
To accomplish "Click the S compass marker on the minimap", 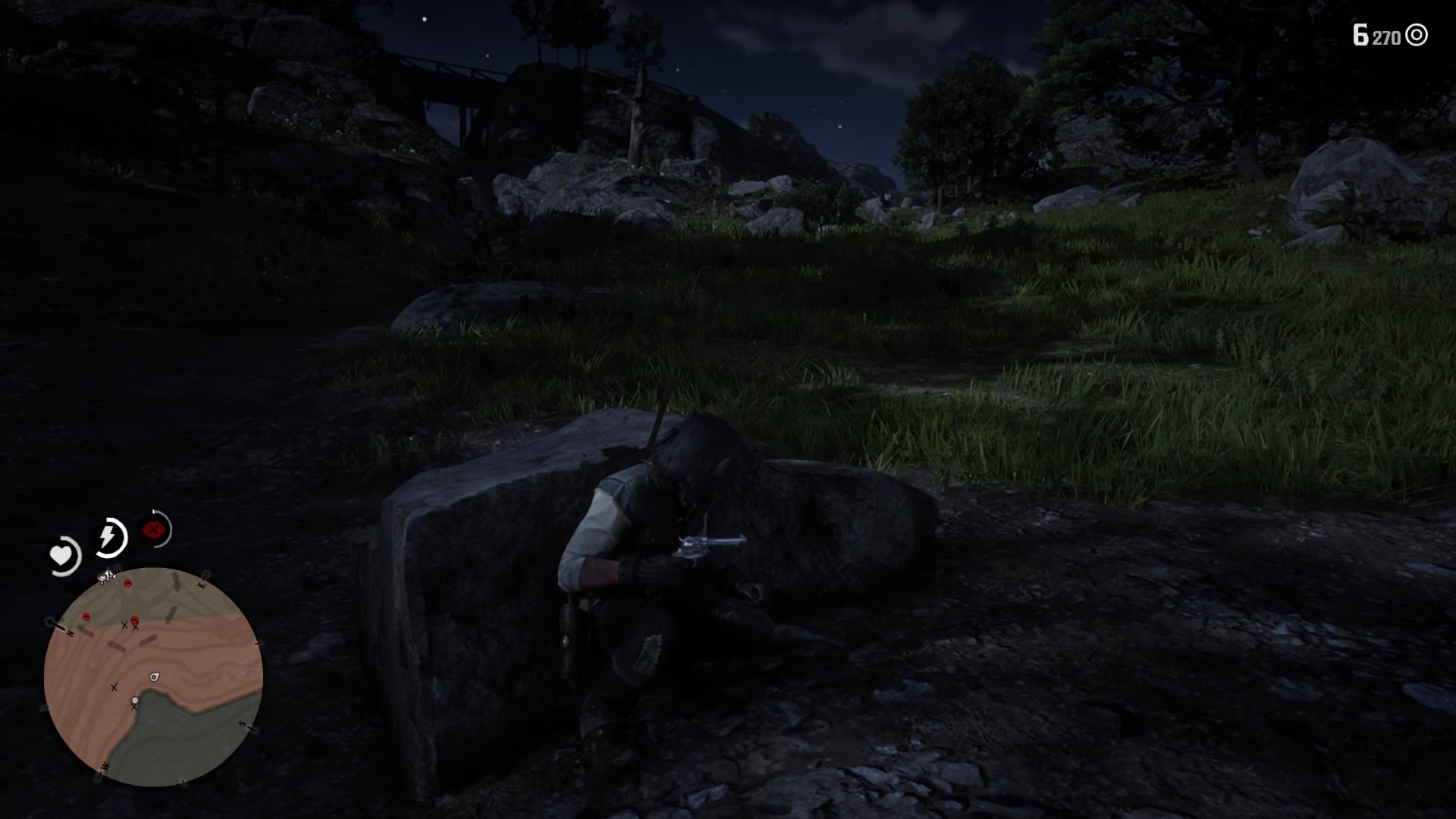I will click(243, 723).
